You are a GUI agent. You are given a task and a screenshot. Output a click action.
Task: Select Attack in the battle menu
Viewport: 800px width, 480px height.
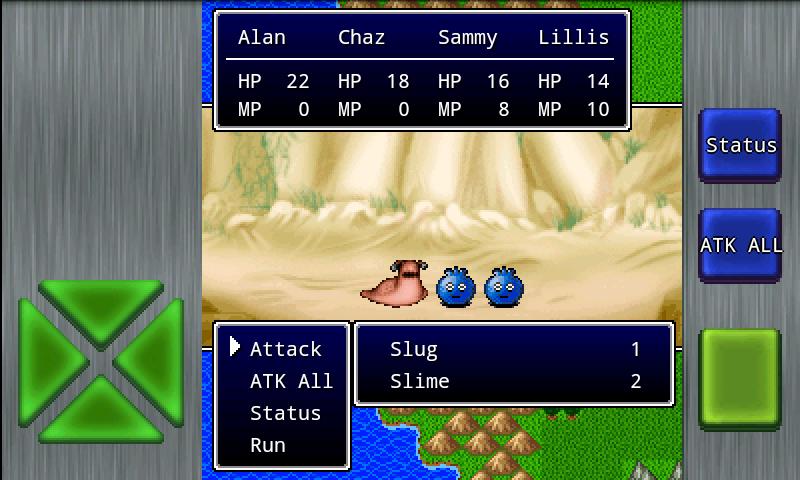(285, 349)
